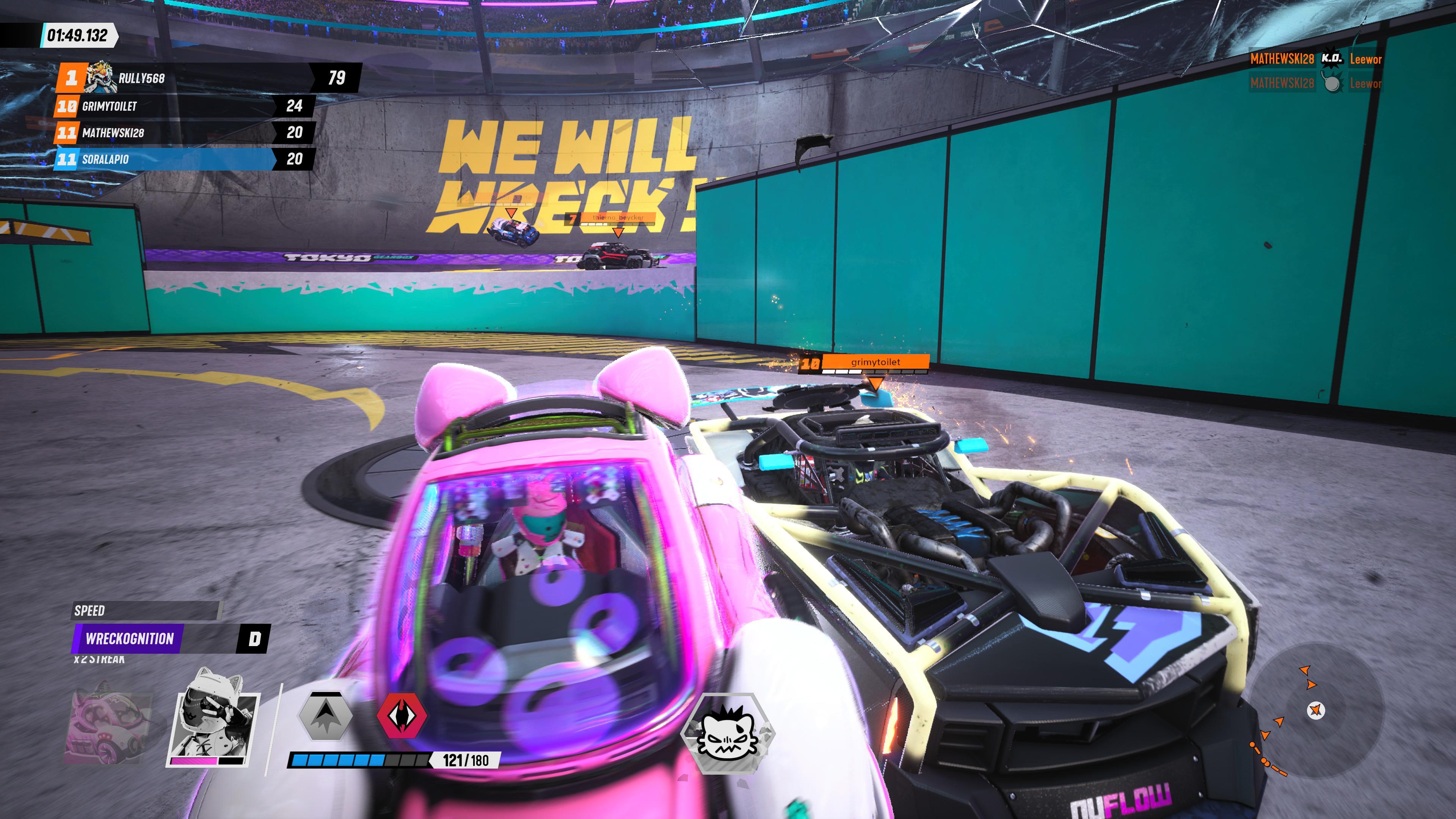Click the top K.O. kill feed entry

pyautogui.click(x=1315, y=59)
